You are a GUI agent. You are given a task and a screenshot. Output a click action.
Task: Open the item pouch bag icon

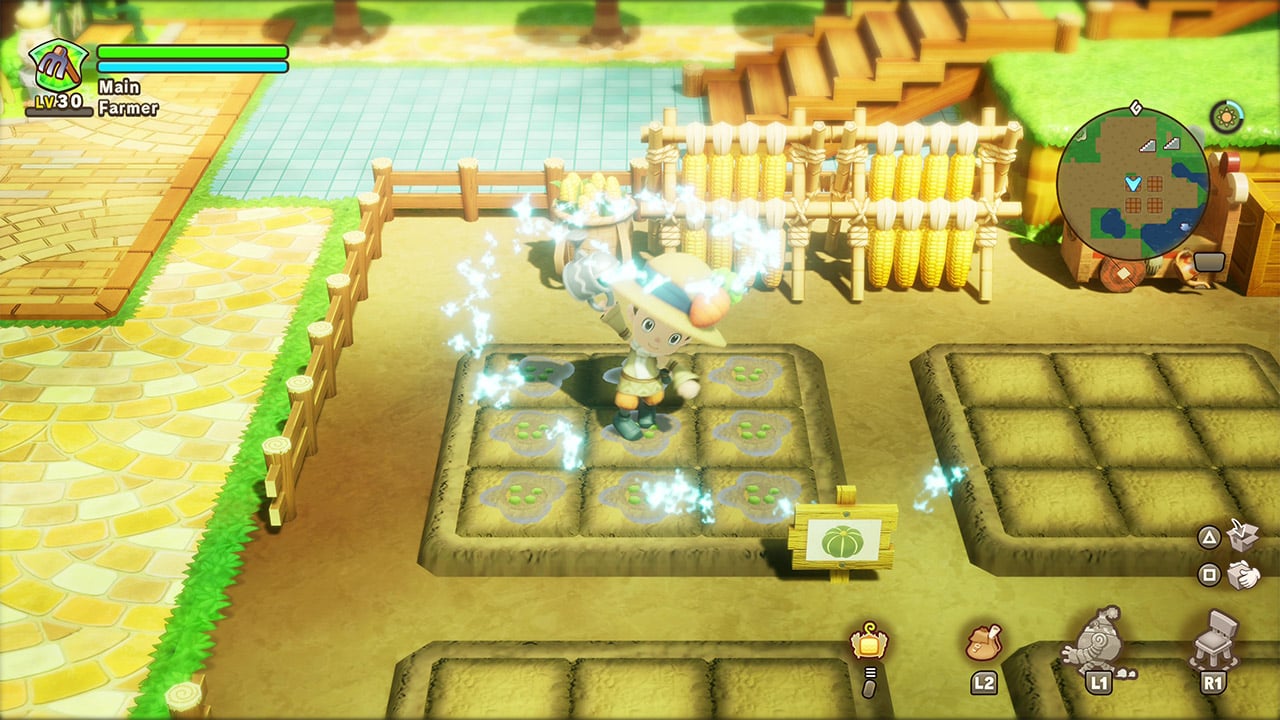(984, 643)
